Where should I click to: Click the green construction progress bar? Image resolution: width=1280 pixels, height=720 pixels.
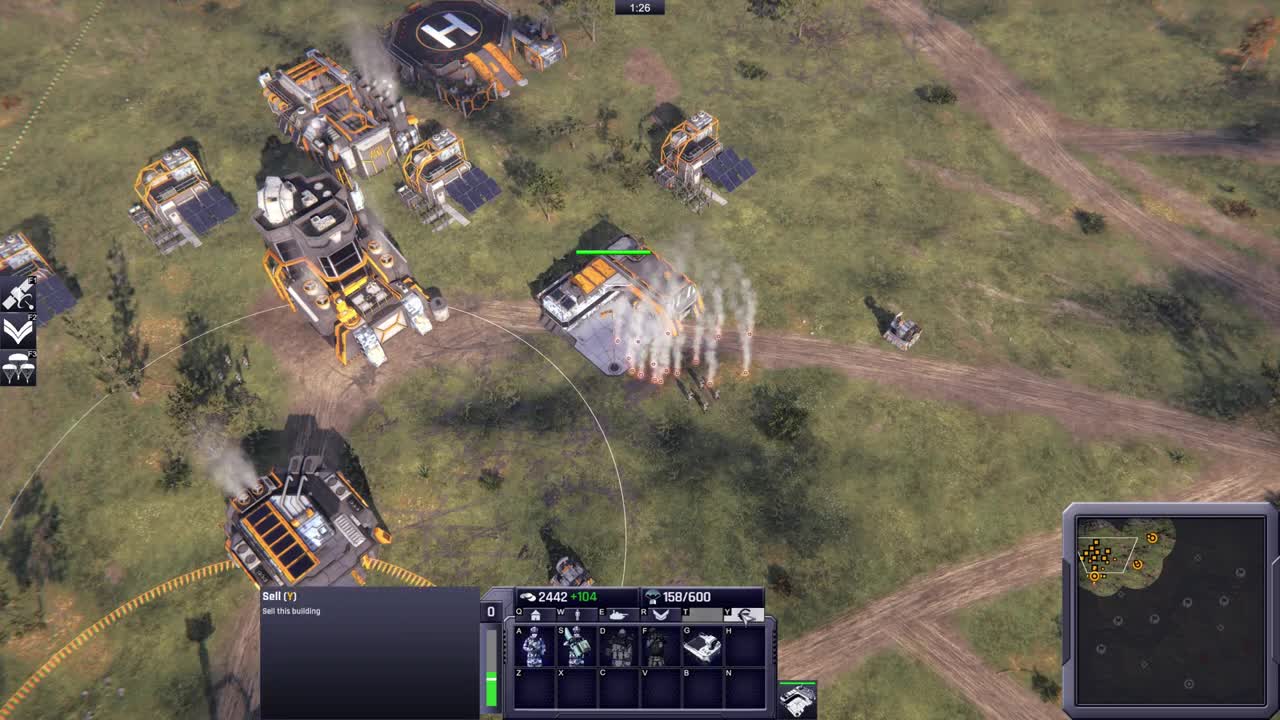491,689
